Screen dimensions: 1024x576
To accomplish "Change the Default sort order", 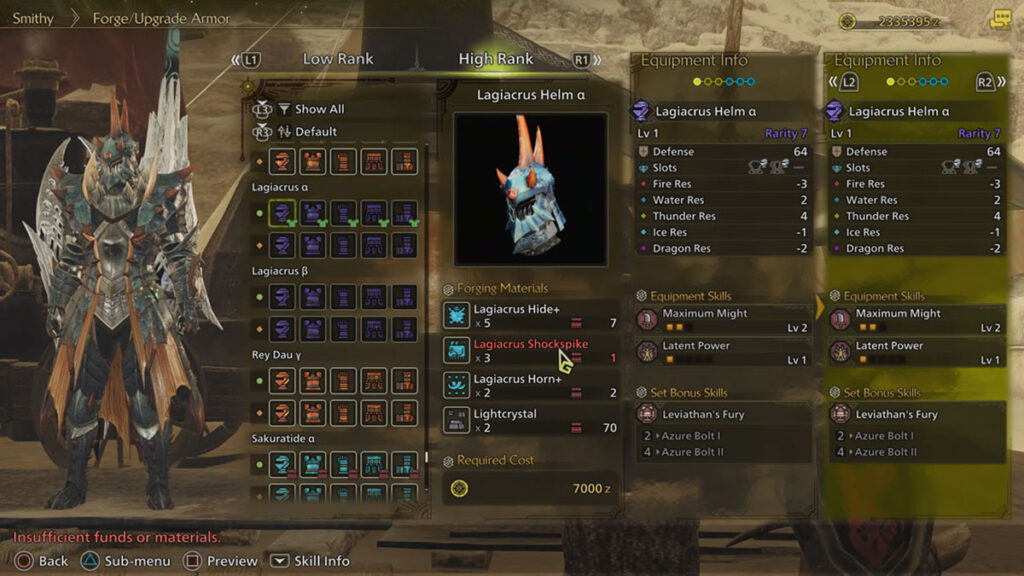I will click(315, 132).
